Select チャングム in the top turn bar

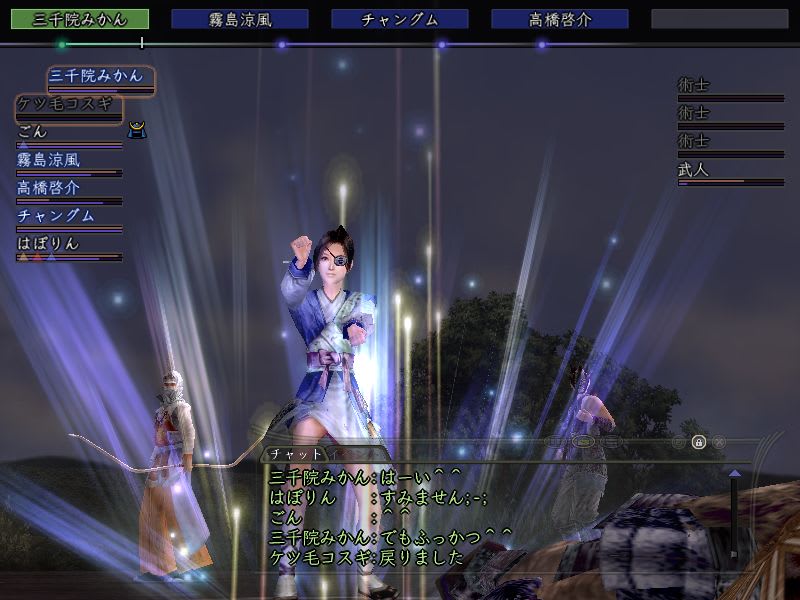pos(399,19)
